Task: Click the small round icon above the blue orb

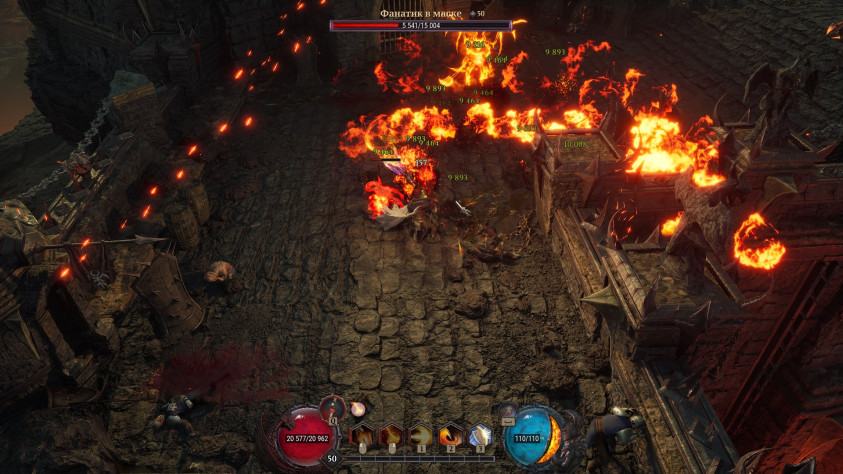Action: pyautogui.click(x=508, y=409)
